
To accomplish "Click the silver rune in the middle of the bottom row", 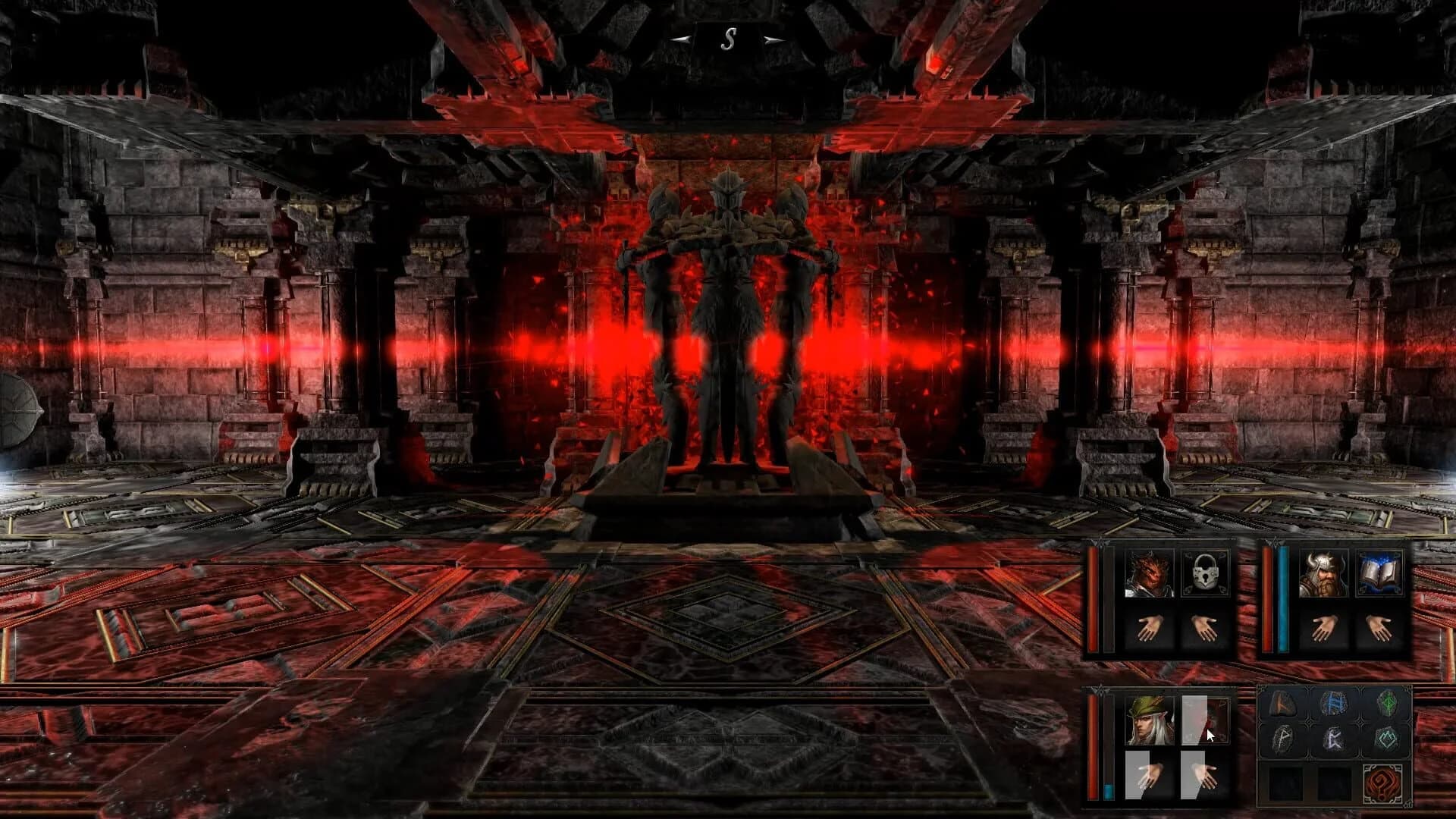I will pyautogui.click(x=1333, y=738).
